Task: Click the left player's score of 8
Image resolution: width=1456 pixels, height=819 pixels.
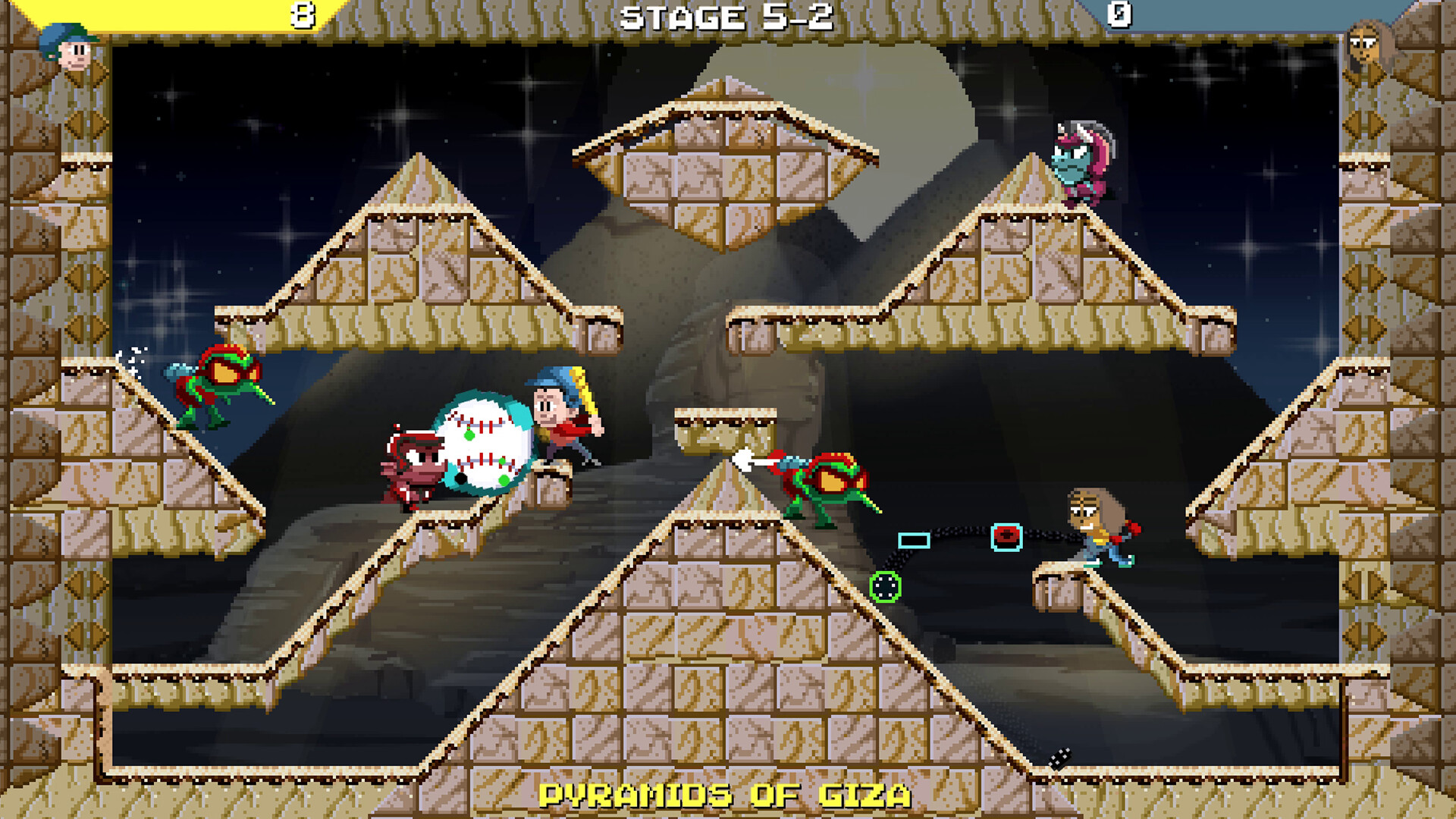Action: point(302,13)
